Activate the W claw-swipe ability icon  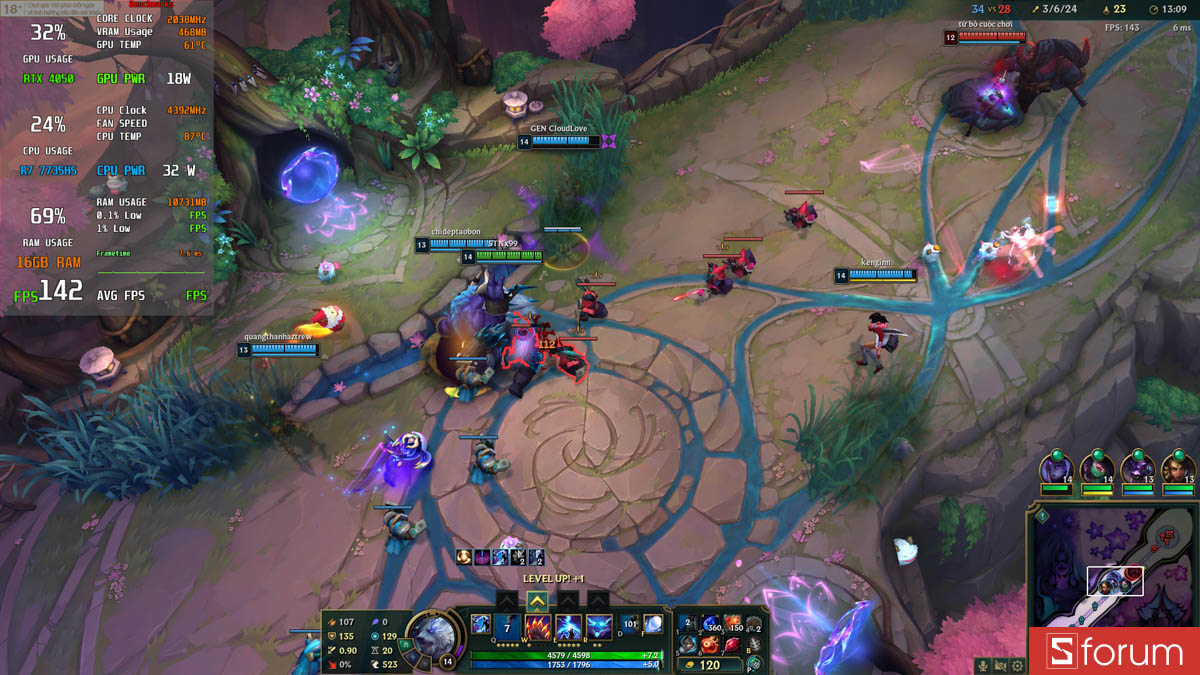[538, 628]
